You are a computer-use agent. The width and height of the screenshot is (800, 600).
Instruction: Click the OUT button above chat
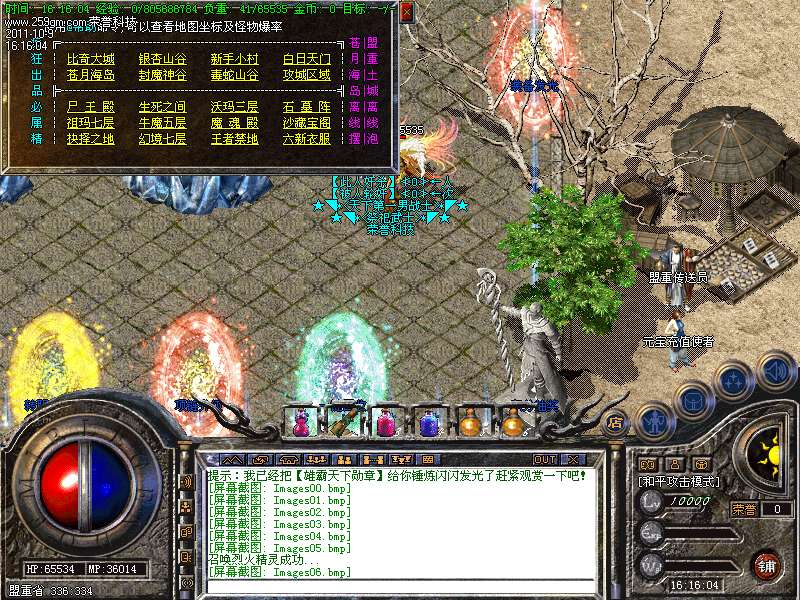pyautogui.click(x=545, y=459)
